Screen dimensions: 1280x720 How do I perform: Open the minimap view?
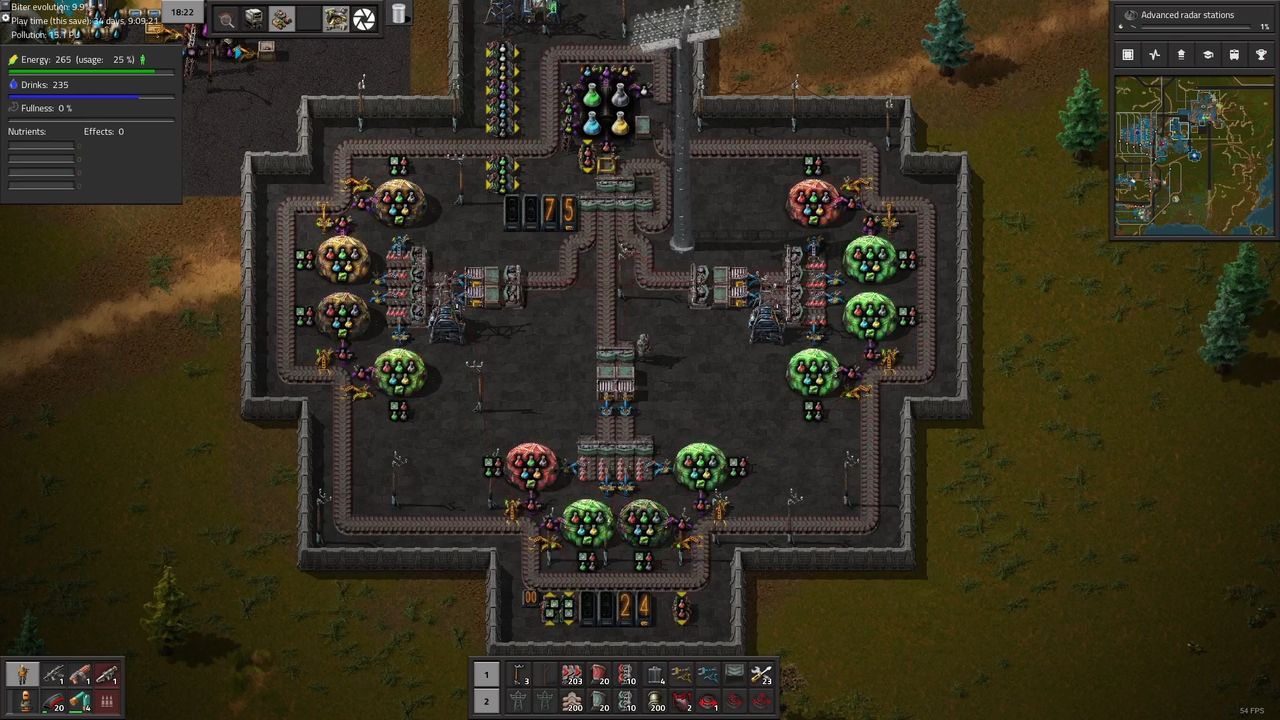pyautogui.click(x=1193, y=156)
